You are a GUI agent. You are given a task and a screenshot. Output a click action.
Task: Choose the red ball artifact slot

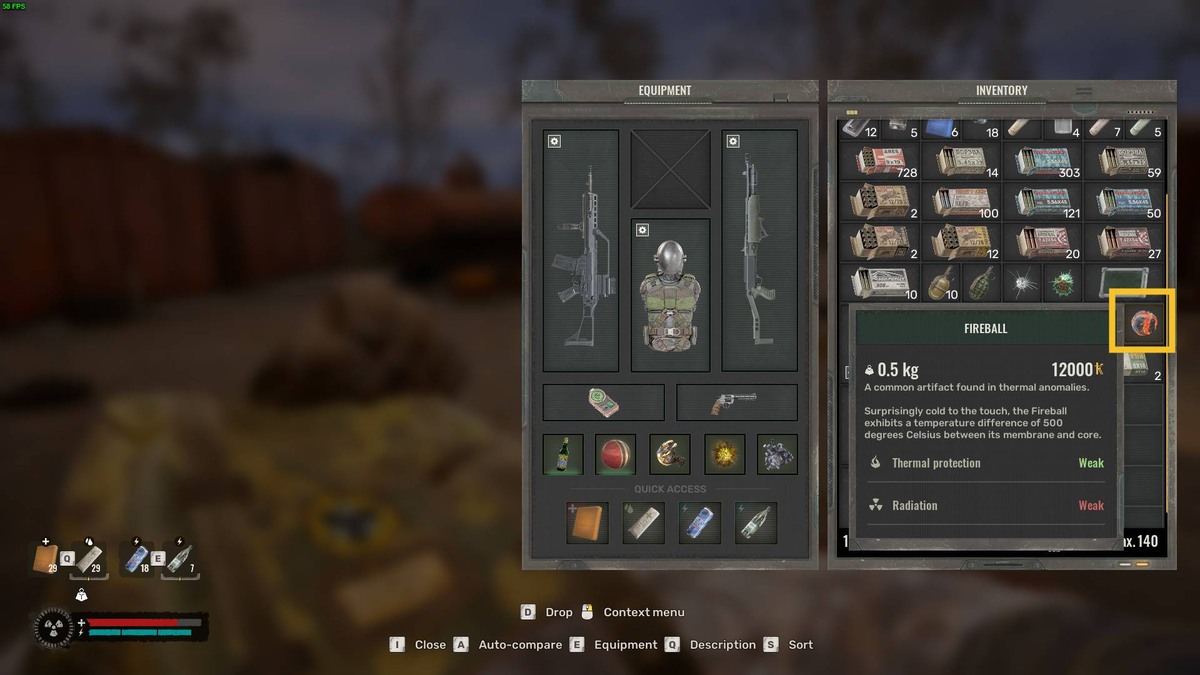click(615, 454)
